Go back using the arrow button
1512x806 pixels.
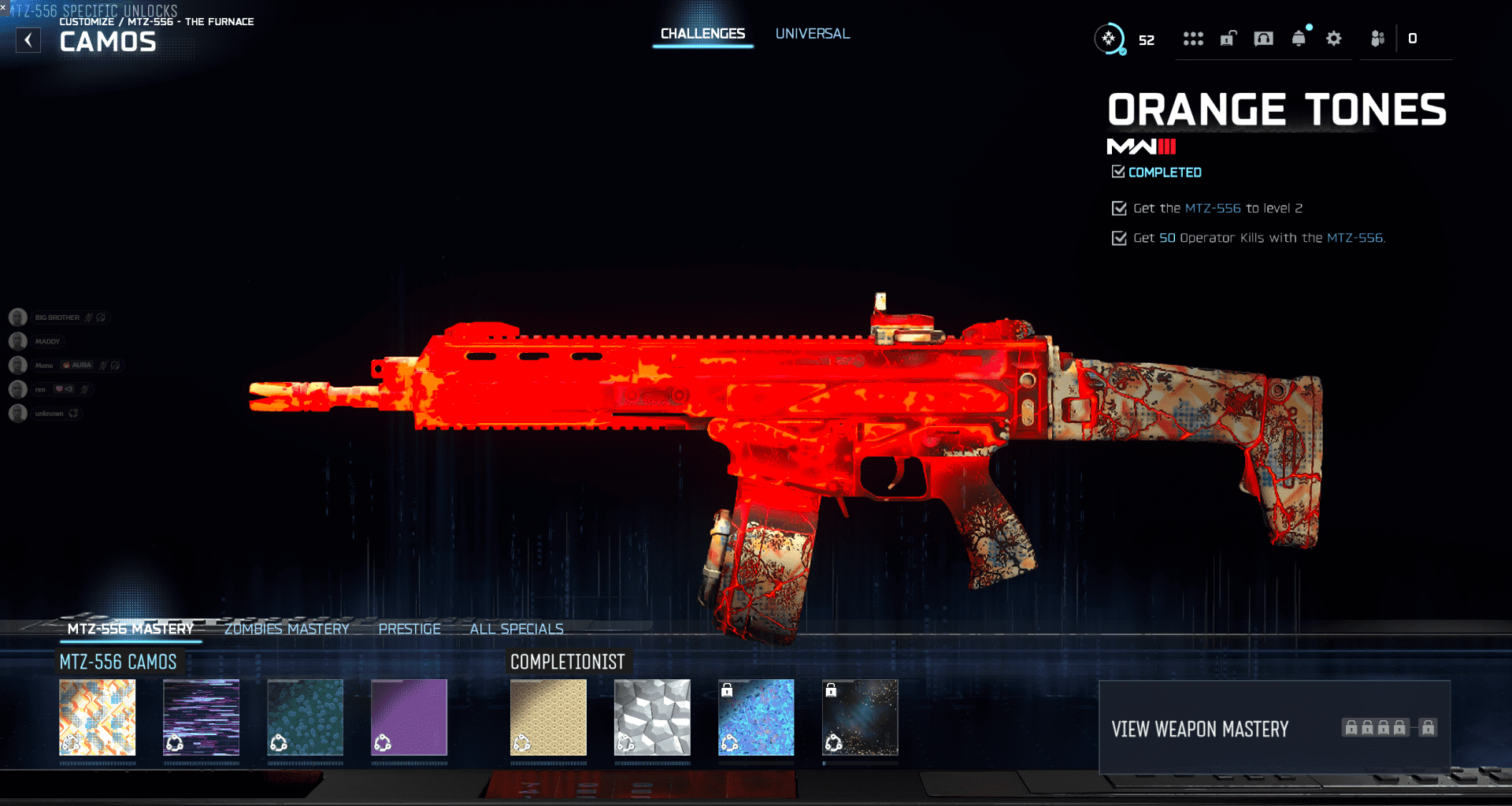tap(28, 40)
